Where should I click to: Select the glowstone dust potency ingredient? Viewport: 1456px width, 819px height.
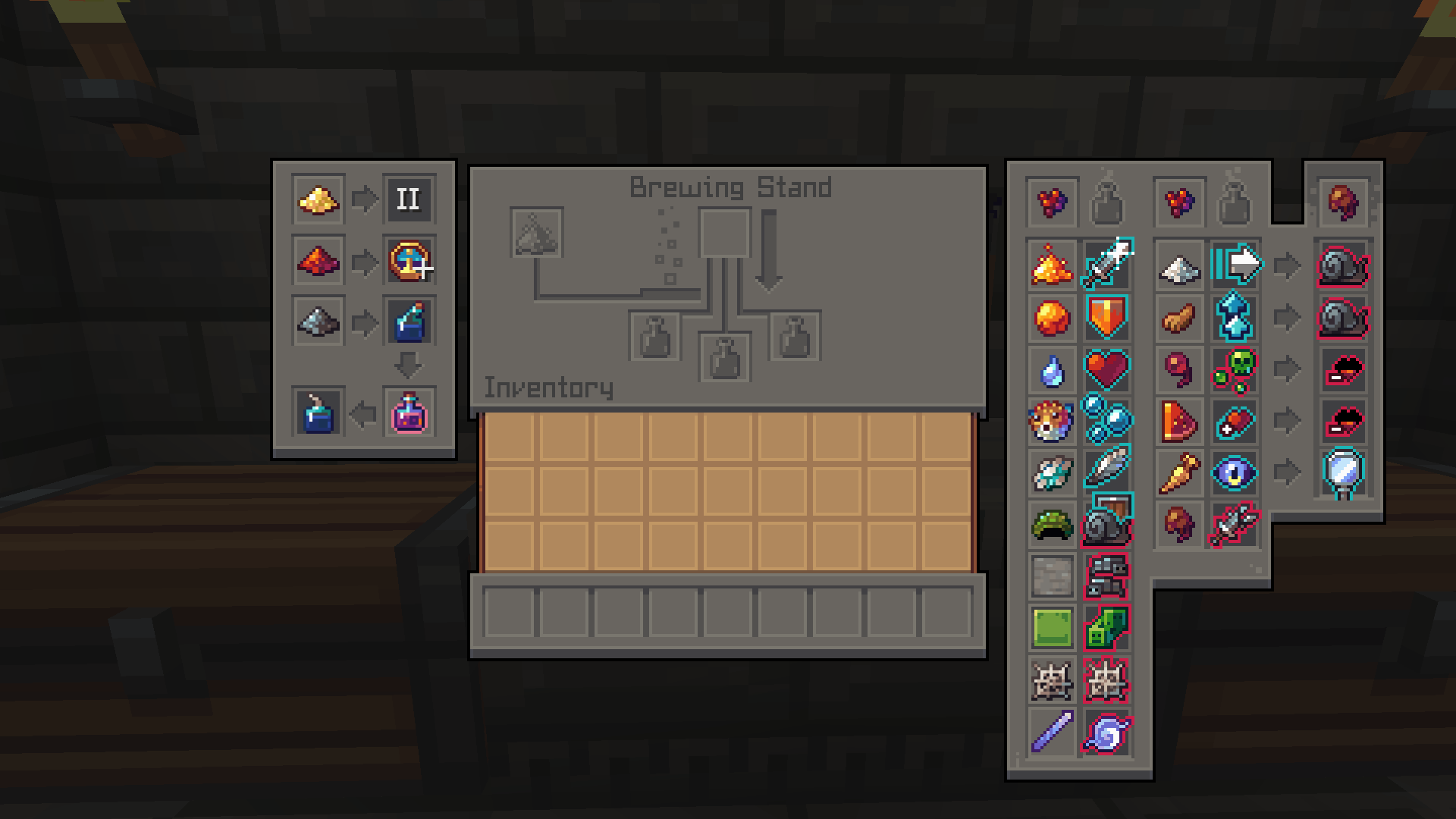[318, 200]
